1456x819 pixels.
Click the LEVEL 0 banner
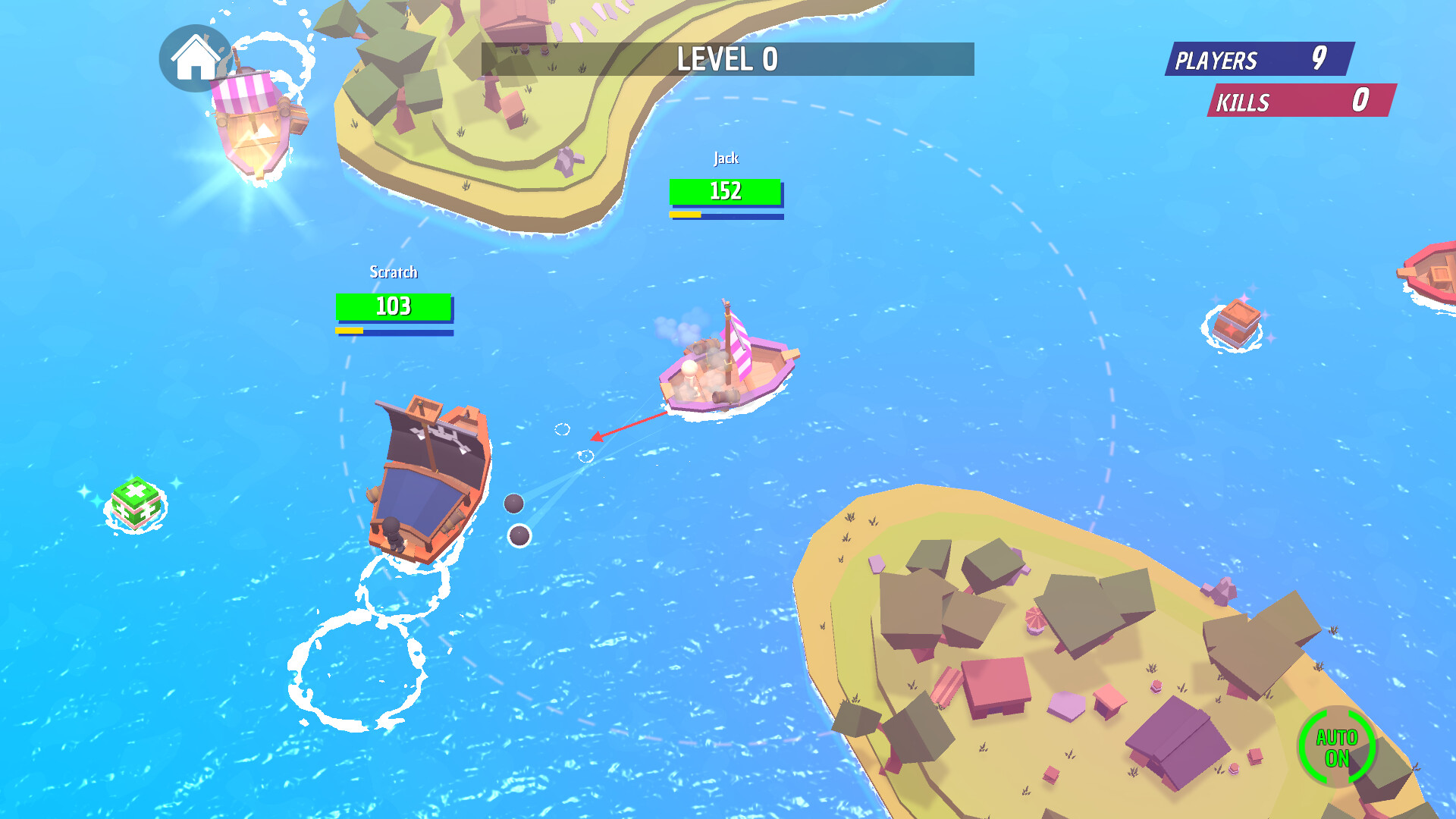[726, 59]
